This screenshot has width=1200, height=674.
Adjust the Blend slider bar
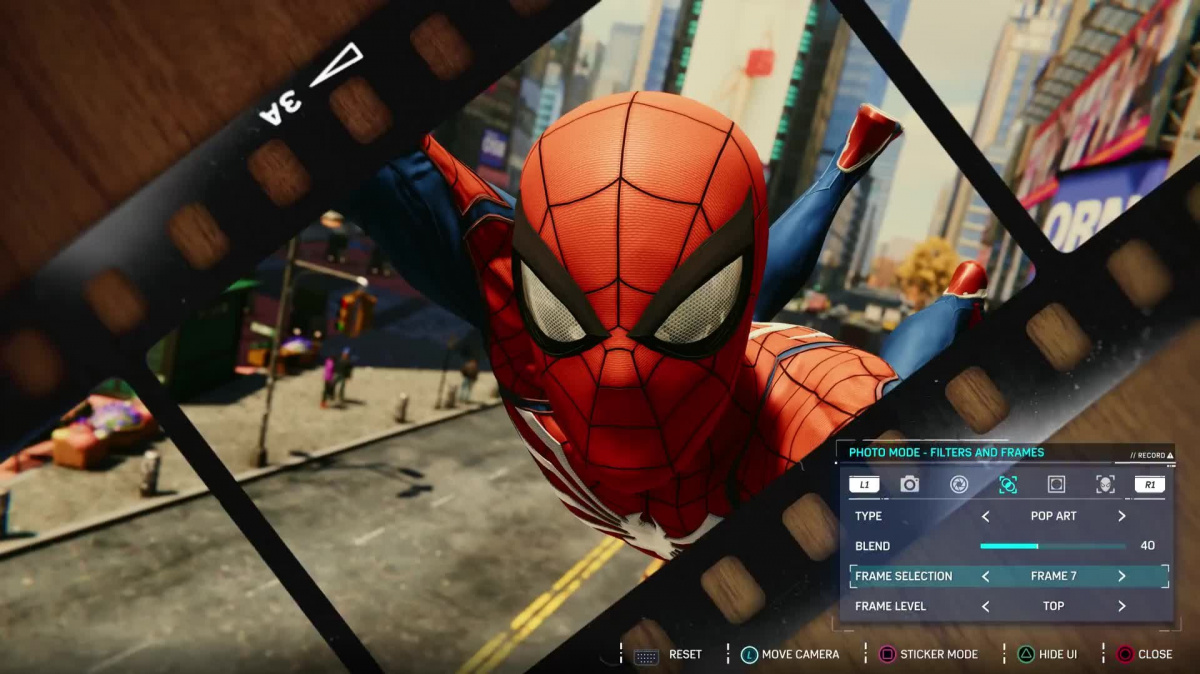[x=1052, y=546]
